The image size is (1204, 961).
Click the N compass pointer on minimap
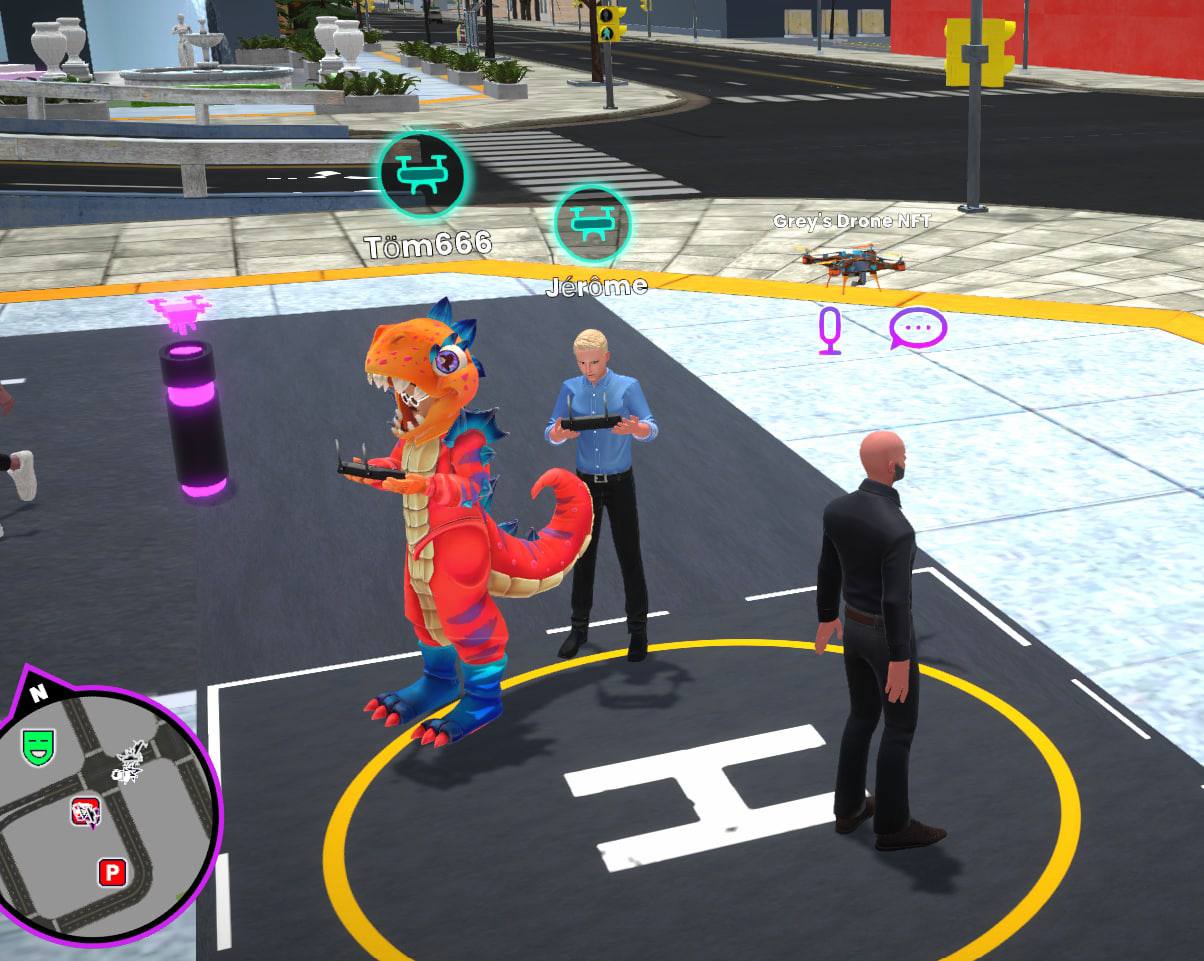pyautogui.click(x=38, y=691)
